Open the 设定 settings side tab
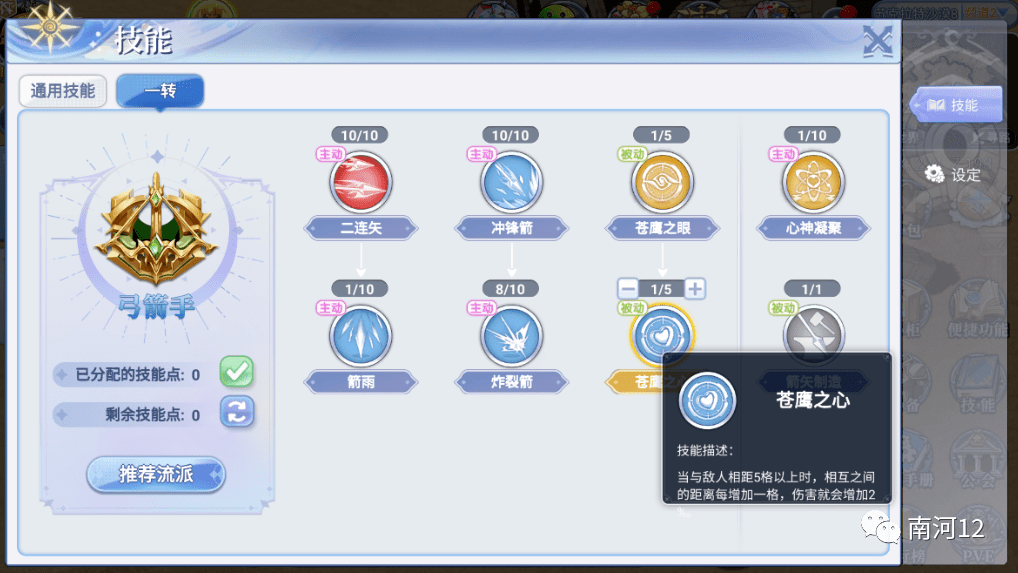 coord(953,175)
